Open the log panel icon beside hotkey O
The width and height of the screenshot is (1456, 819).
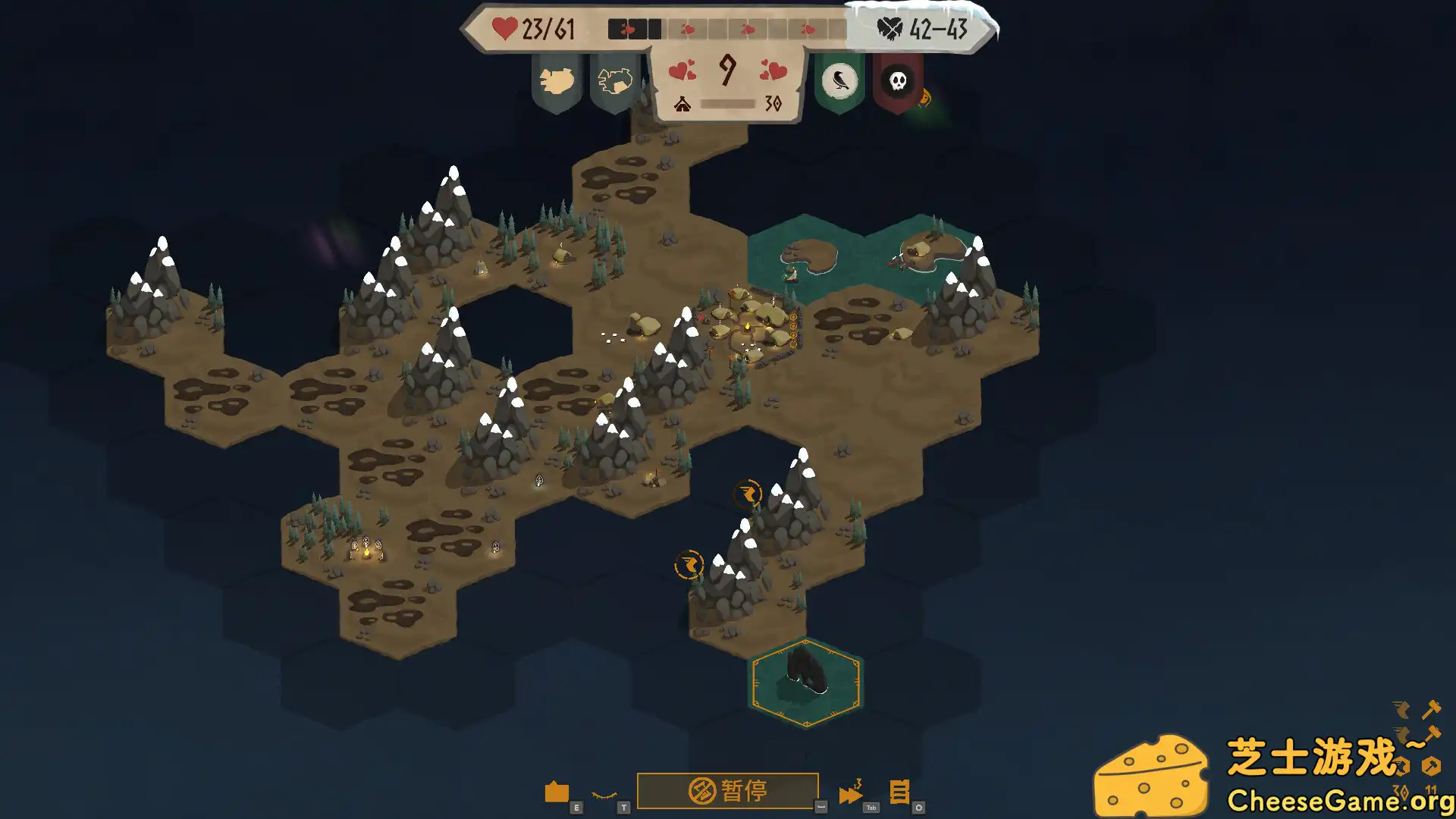[898, 791]
